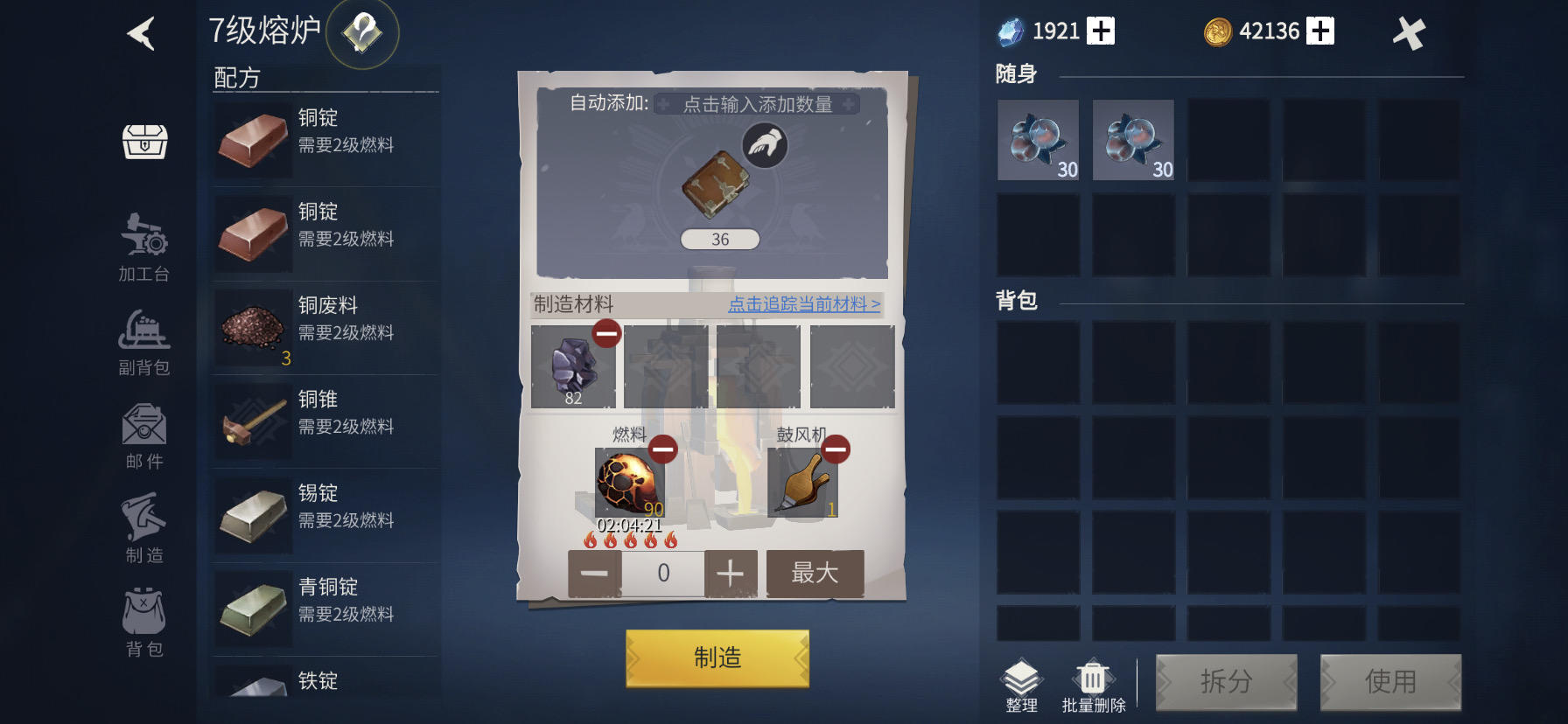
Task: Select the 铁锭 iron ingot recipe
Action: pos(325,682)
